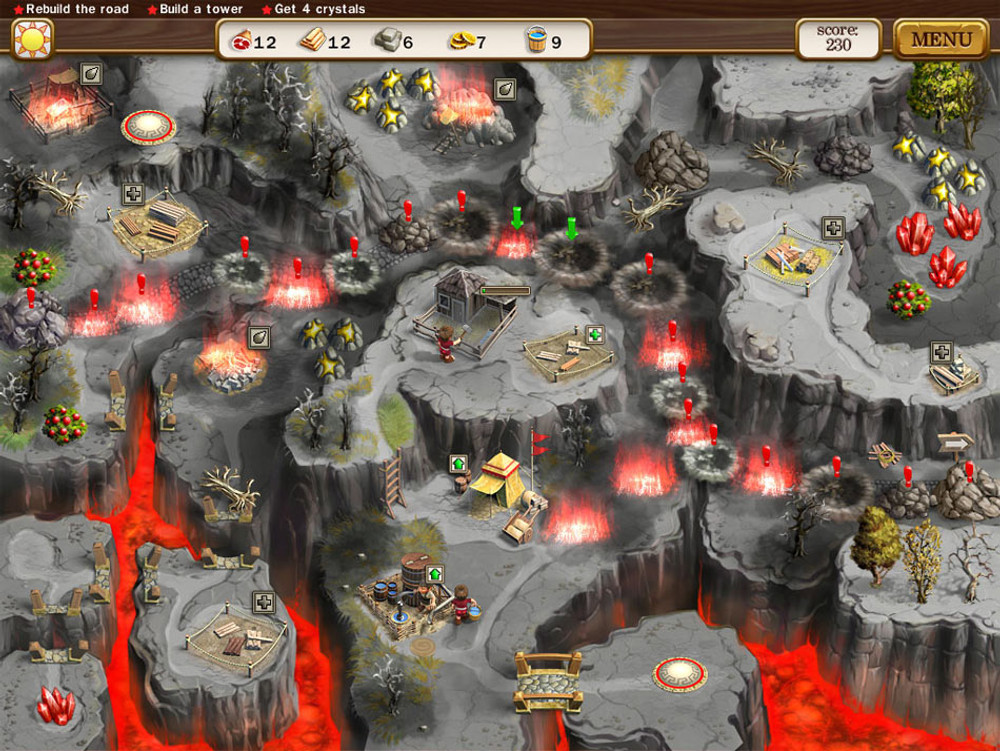Click the water drop icon by the burning ladder mine
The width and height of the screenshot is (1000, 751).
click(x=504, y=89)
